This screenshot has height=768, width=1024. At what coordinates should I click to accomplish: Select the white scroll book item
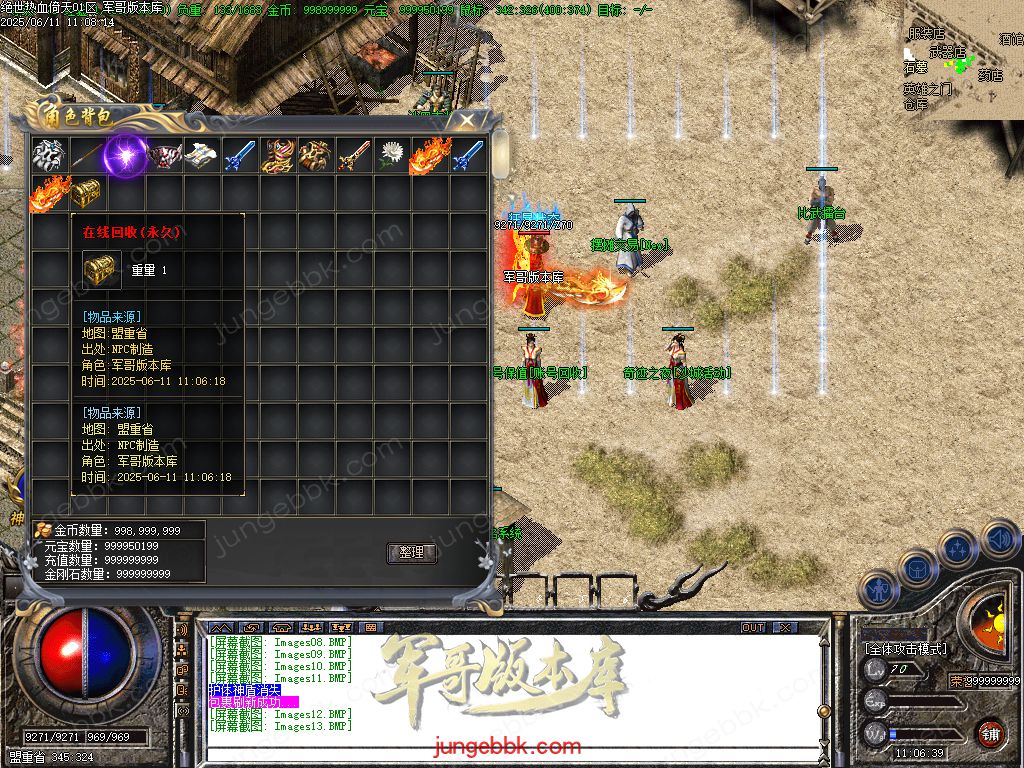coord(202,155)
